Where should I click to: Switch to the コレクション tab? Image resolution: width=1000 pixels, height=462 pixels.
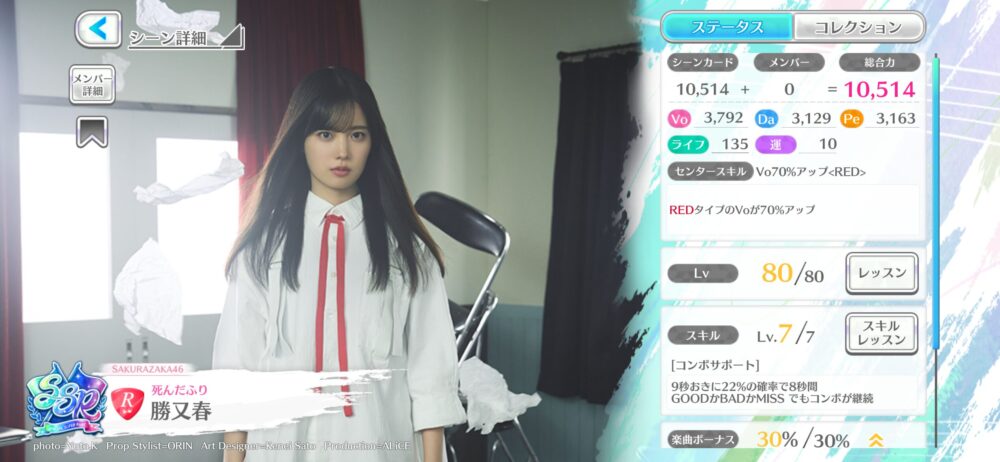click(x=857, y=27)
